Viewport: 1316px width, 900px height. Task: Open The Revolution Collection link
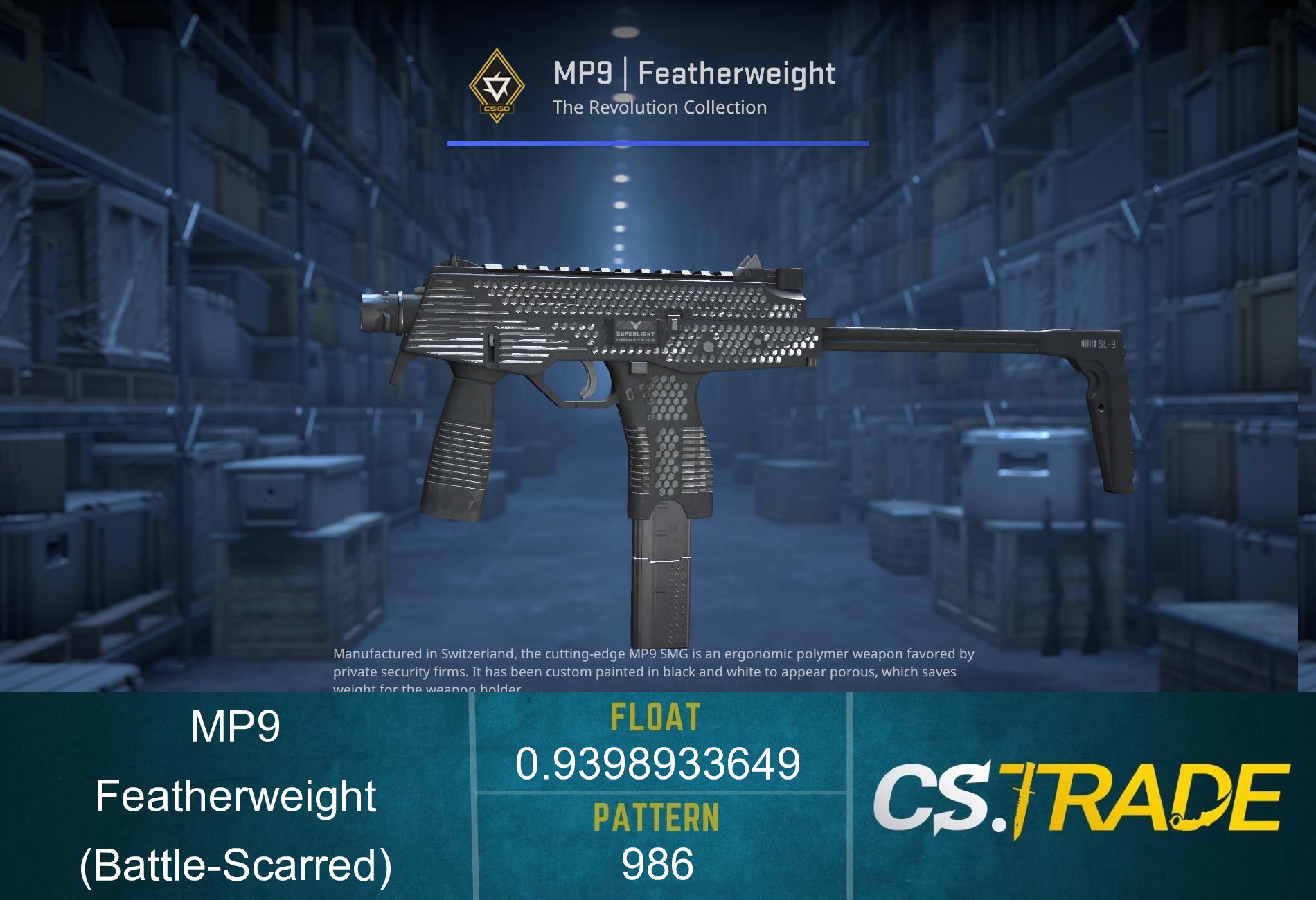(659, 107)
